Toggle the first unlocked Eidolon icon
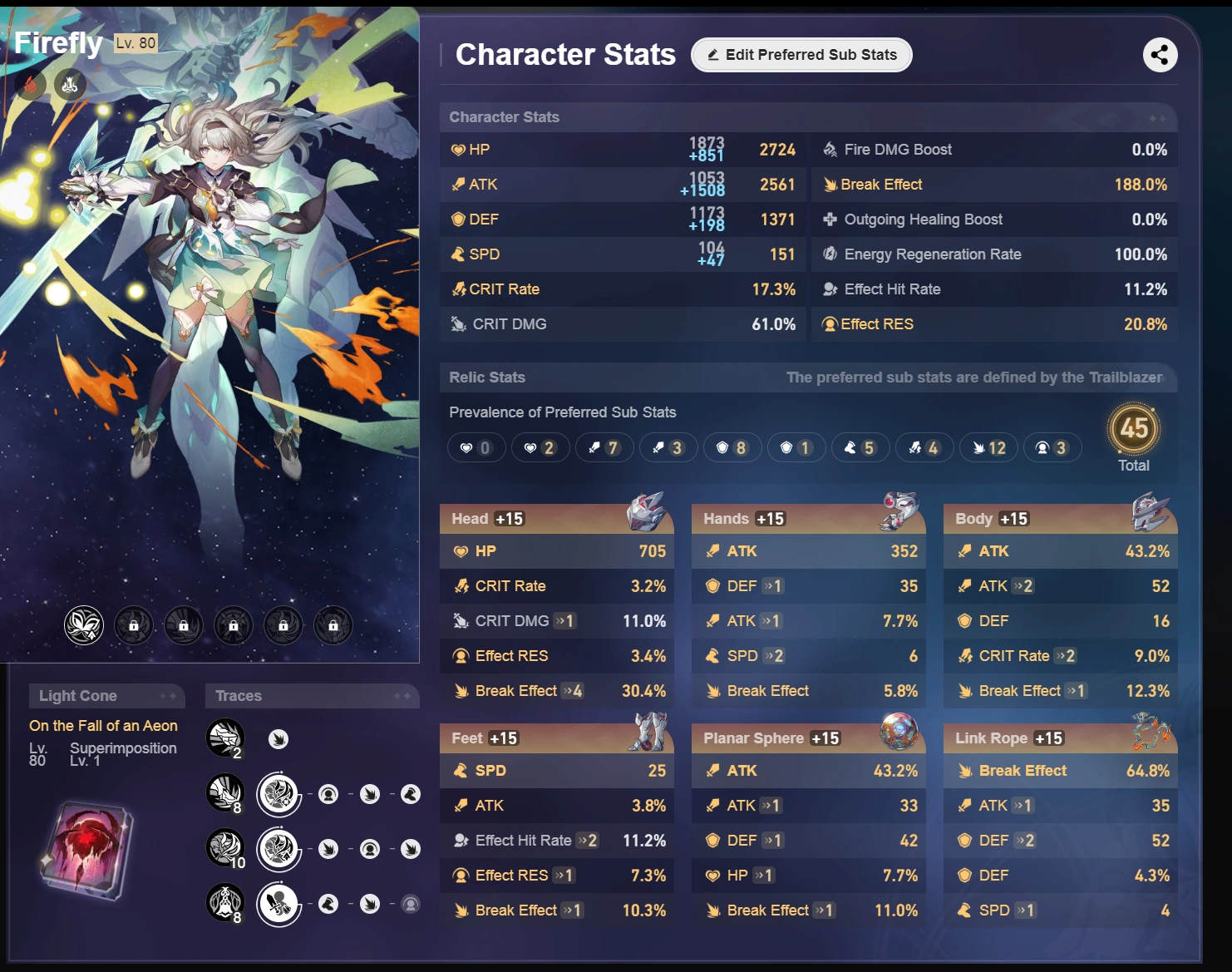Screen dimensions: 1232x972 pos(82,625)
